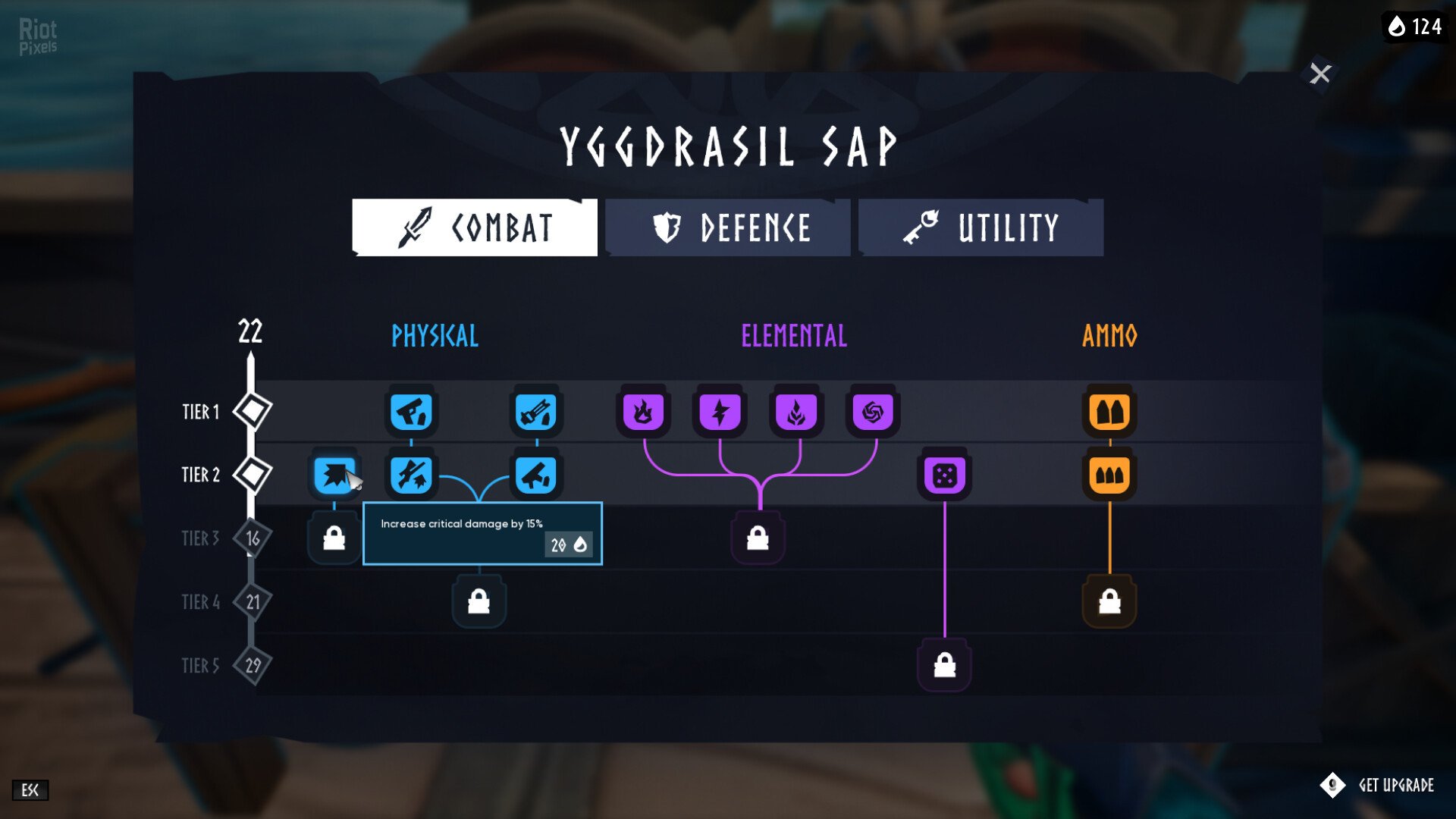Close the Yggdrasil Sap window
Image resolution: width=1456 pixels, height=819 pixels.
[1320, 74]
